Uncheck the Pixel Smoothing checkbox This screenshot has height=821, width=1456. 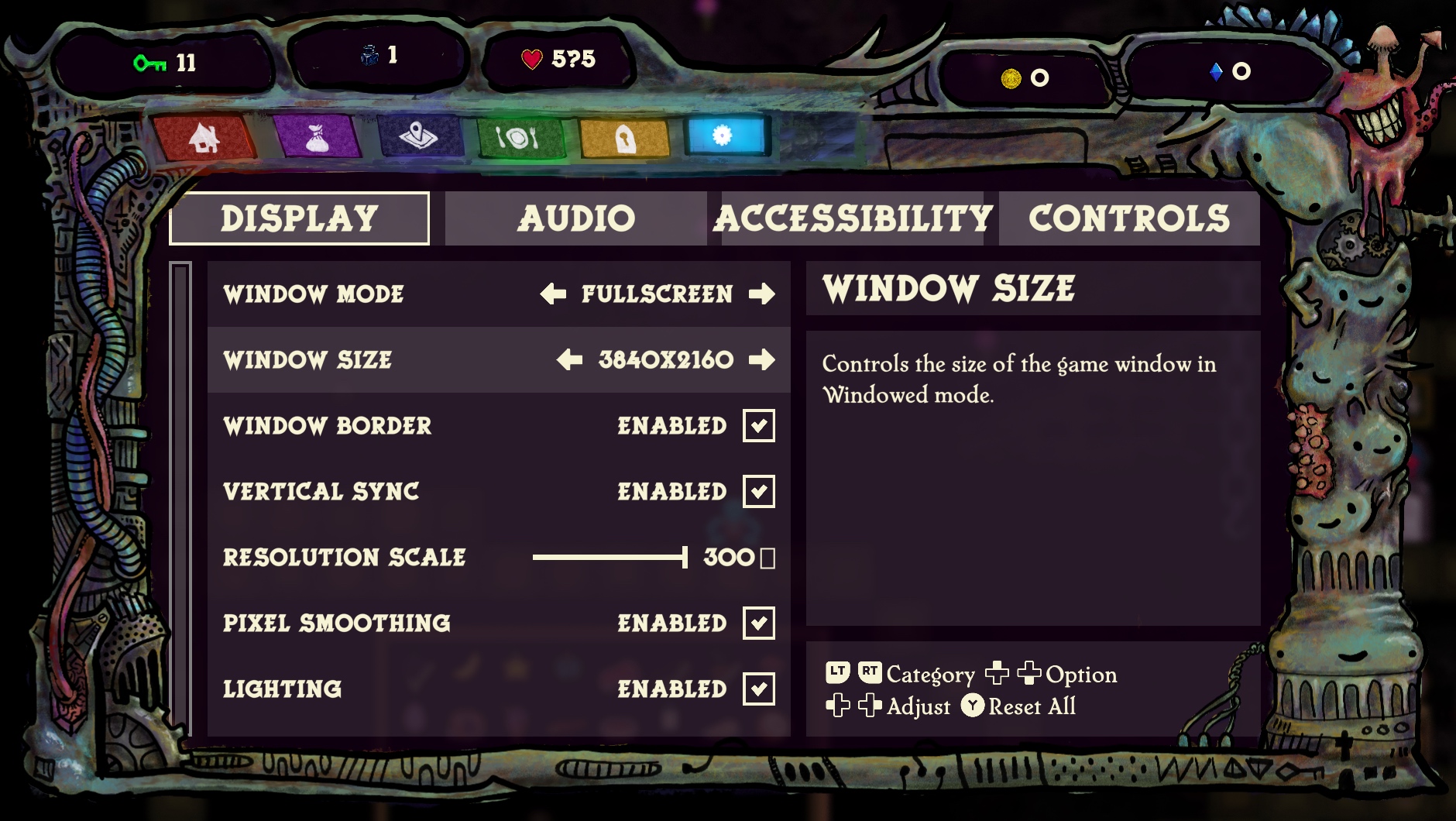(759, 623)
